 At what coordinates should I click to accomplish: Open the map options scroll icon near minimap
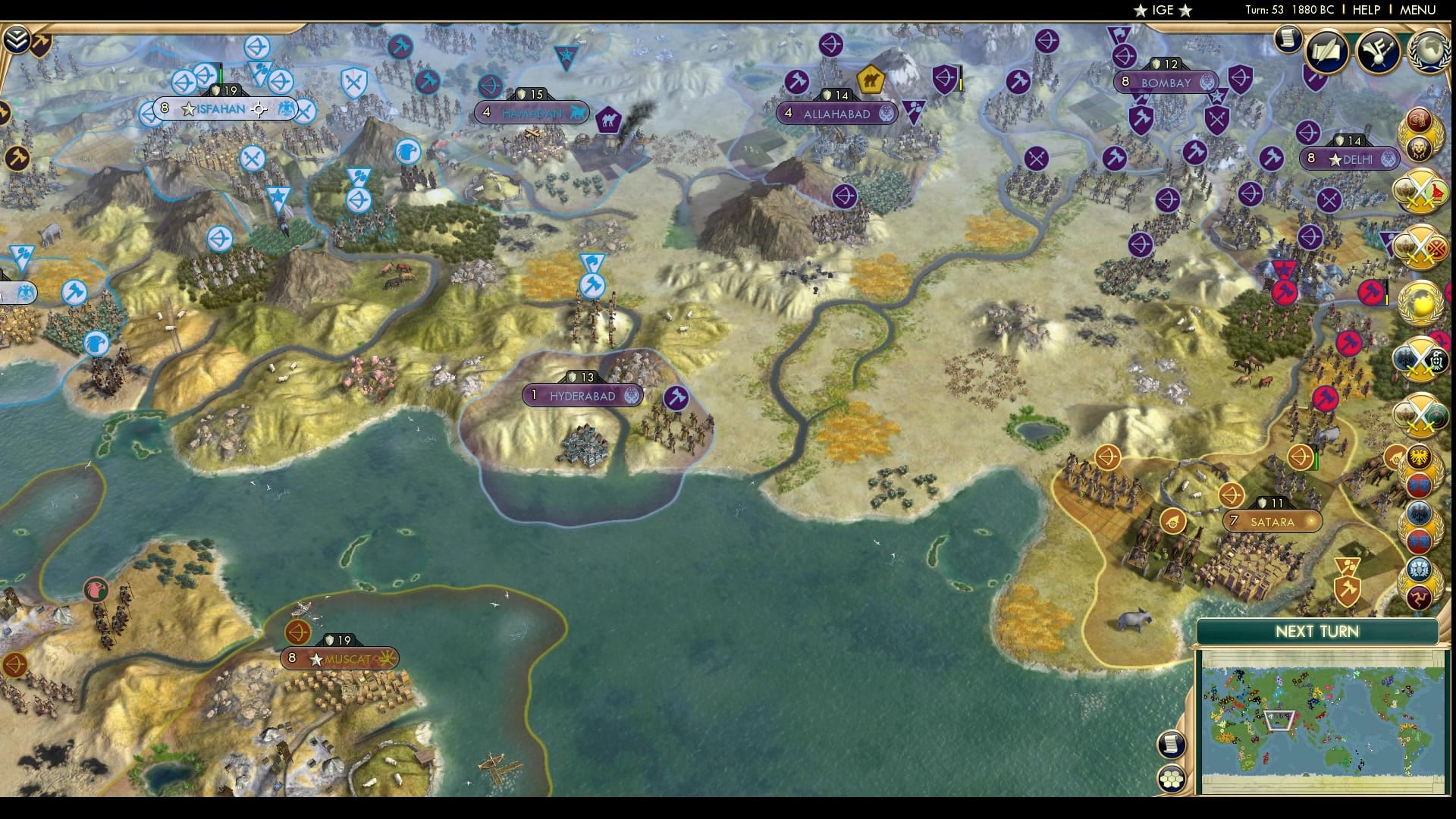click(x=1171, y=745)
